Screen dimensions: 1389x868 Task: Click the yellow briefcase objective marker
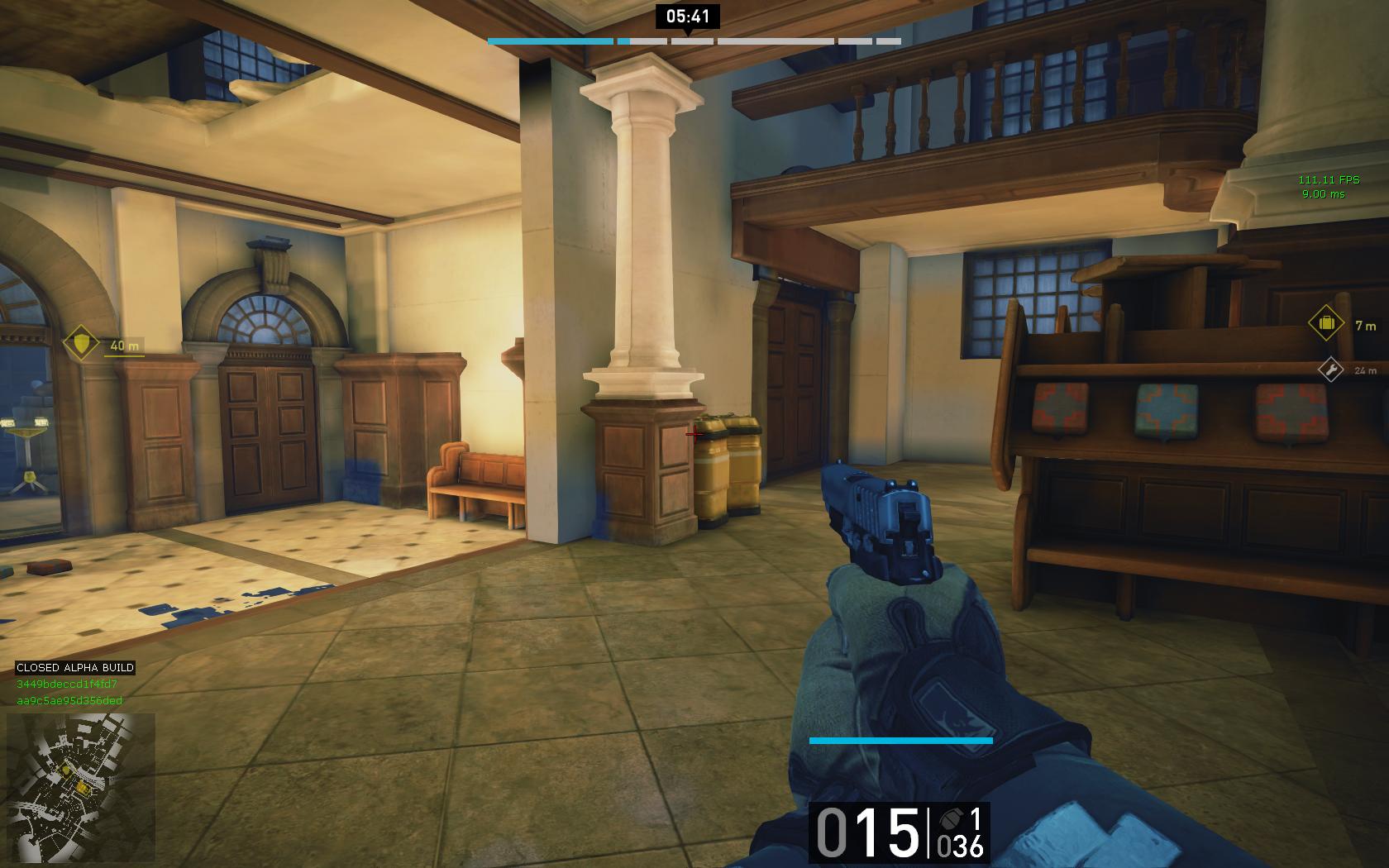tap(1326, 323)
